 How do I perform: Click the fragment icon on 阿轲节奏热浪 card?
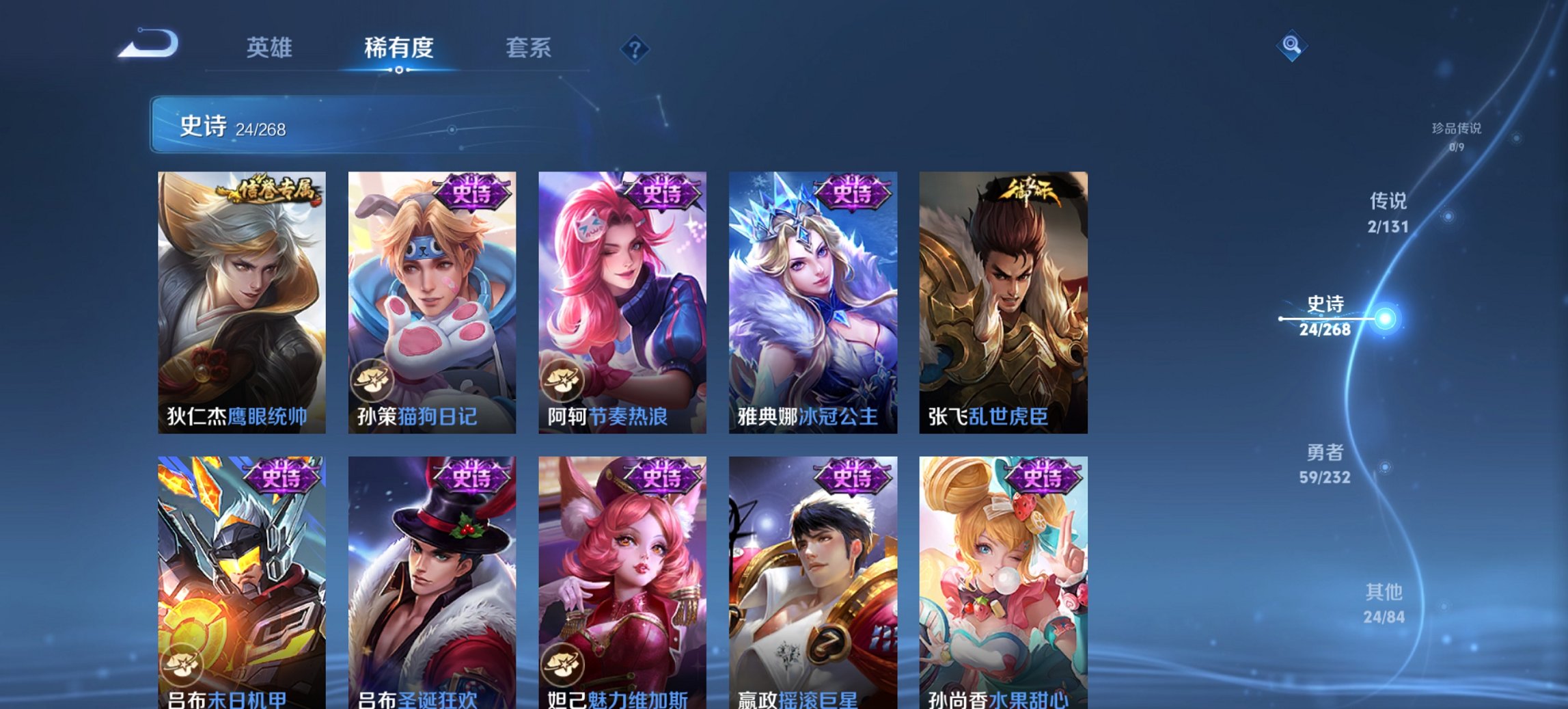coord(562,381)
